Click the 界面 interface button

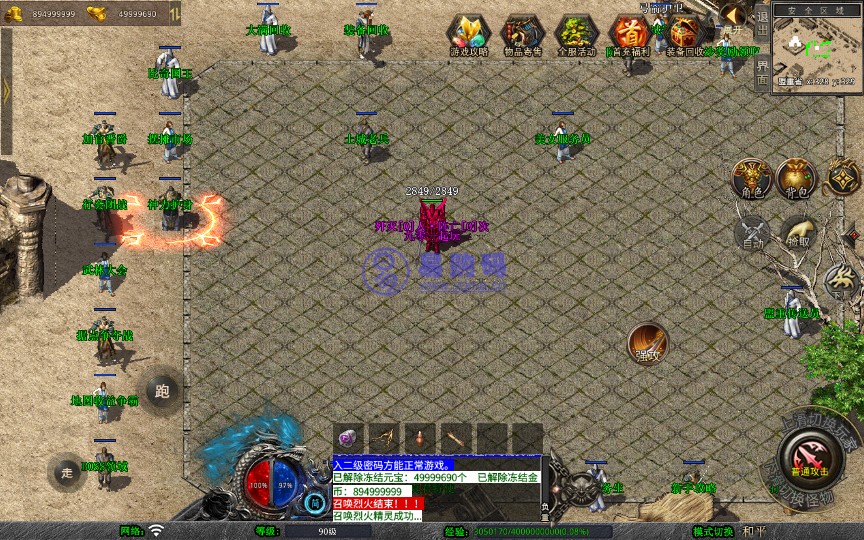761,71
